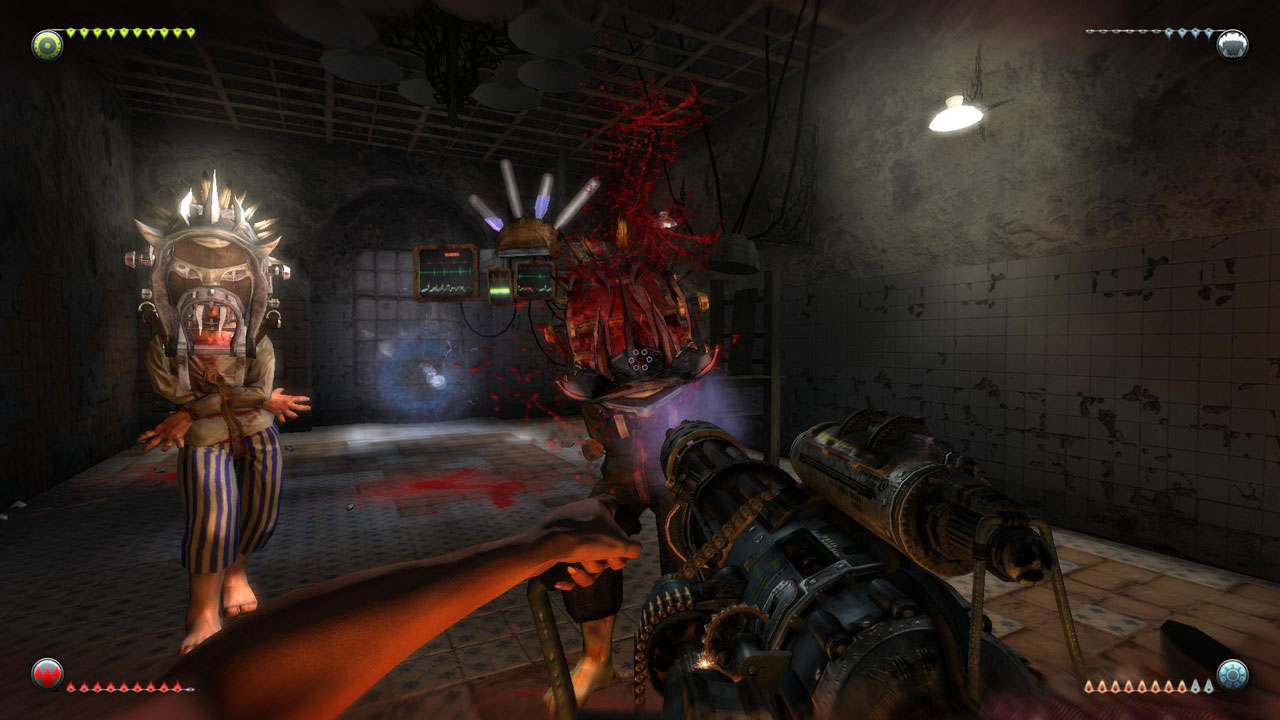The image size is (1280, 720).
Task: Select the blue cog ammo icon
Action: click(1232, 674)
